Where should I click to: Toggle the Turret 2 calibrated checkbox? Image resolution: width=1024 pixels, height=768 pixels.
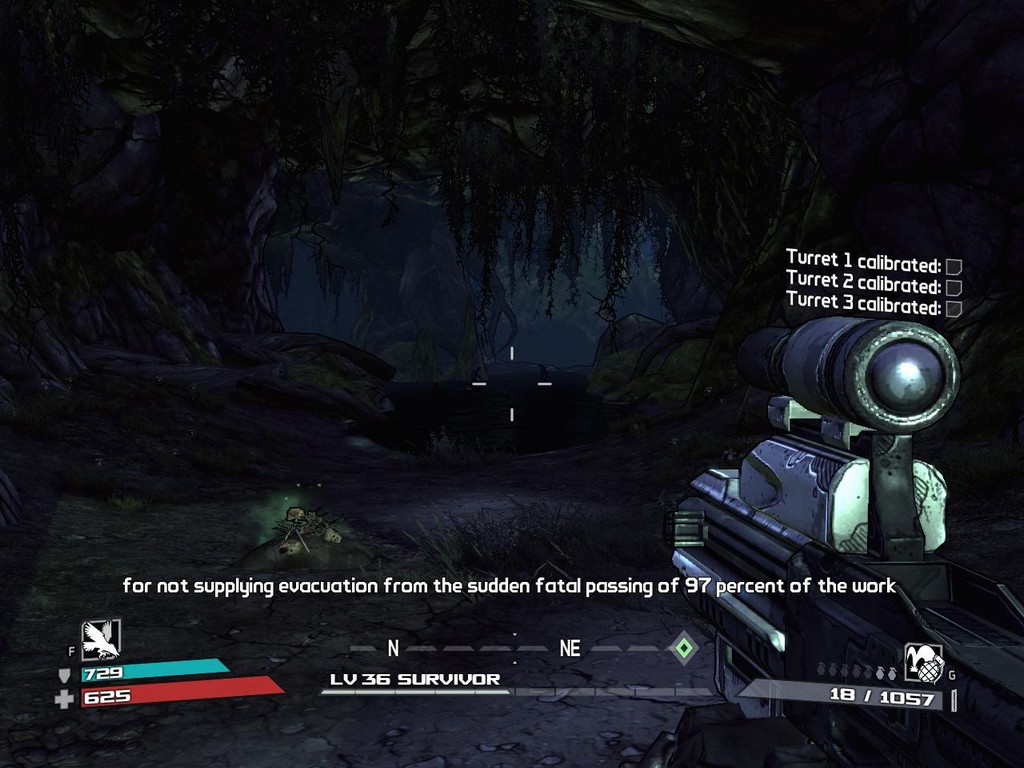953,288
